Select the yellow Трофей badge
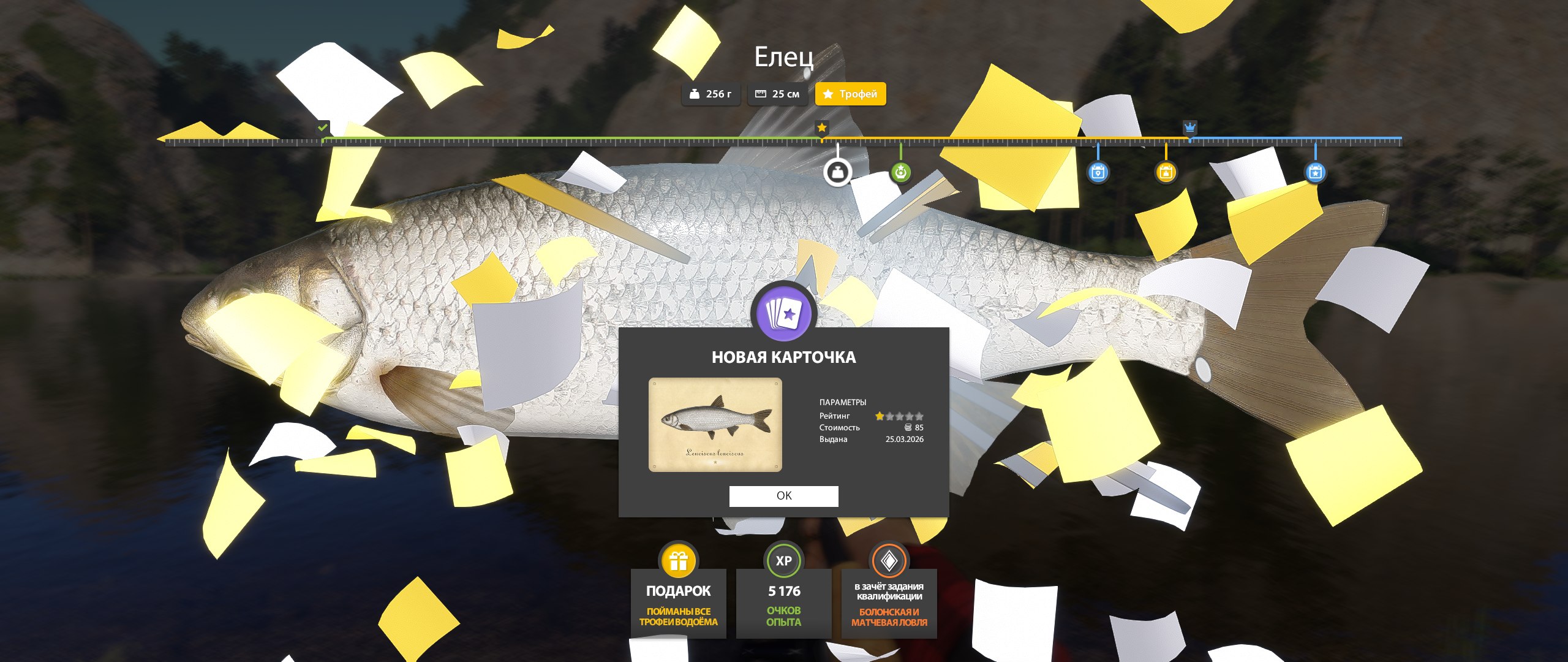 pos(850,94)
